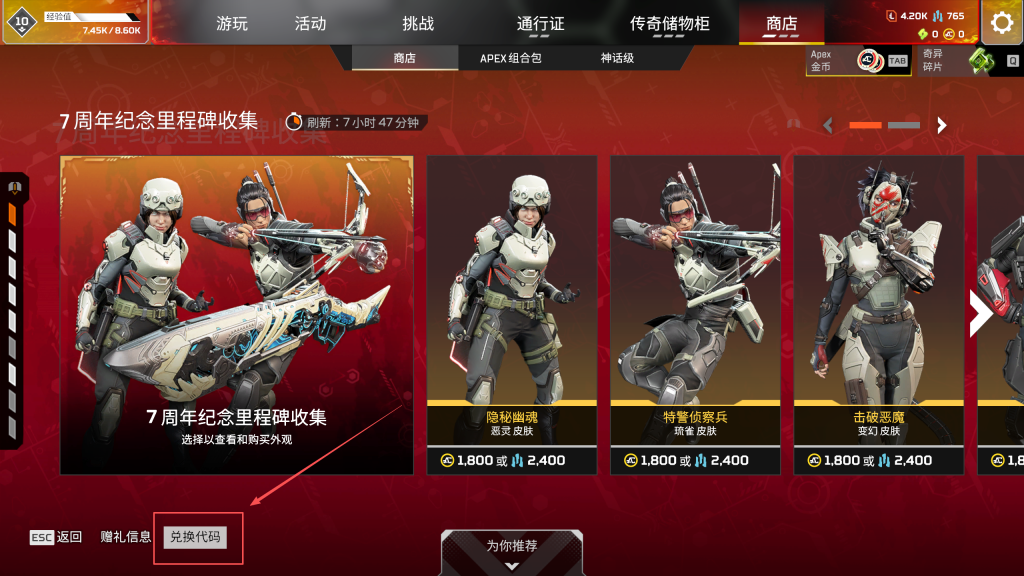Select the 商店 top navigation tab
Viewport: 1024px width, 576px height.
click(782, 23)
